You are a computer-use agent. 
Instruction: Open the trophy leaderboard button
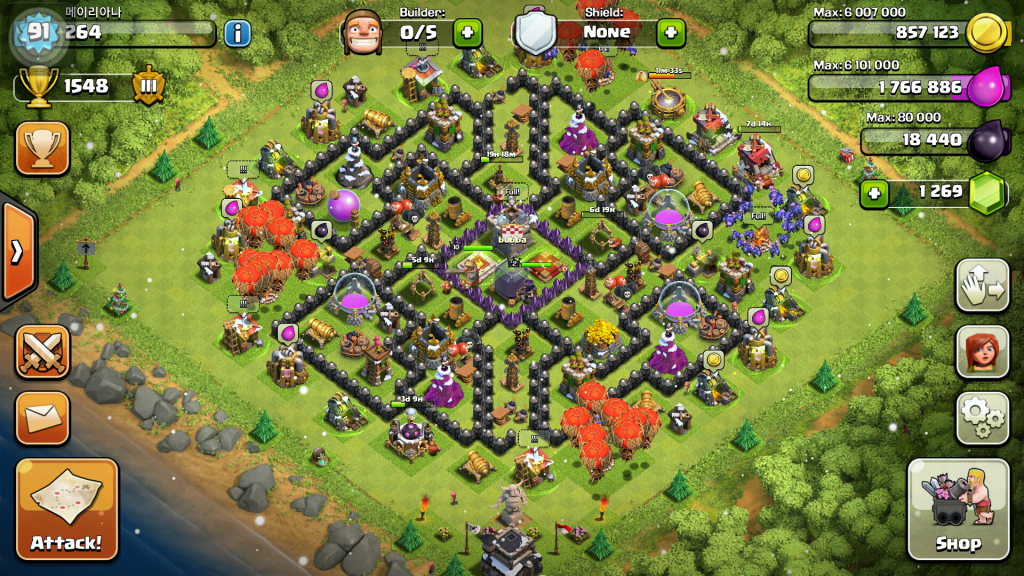42,148
